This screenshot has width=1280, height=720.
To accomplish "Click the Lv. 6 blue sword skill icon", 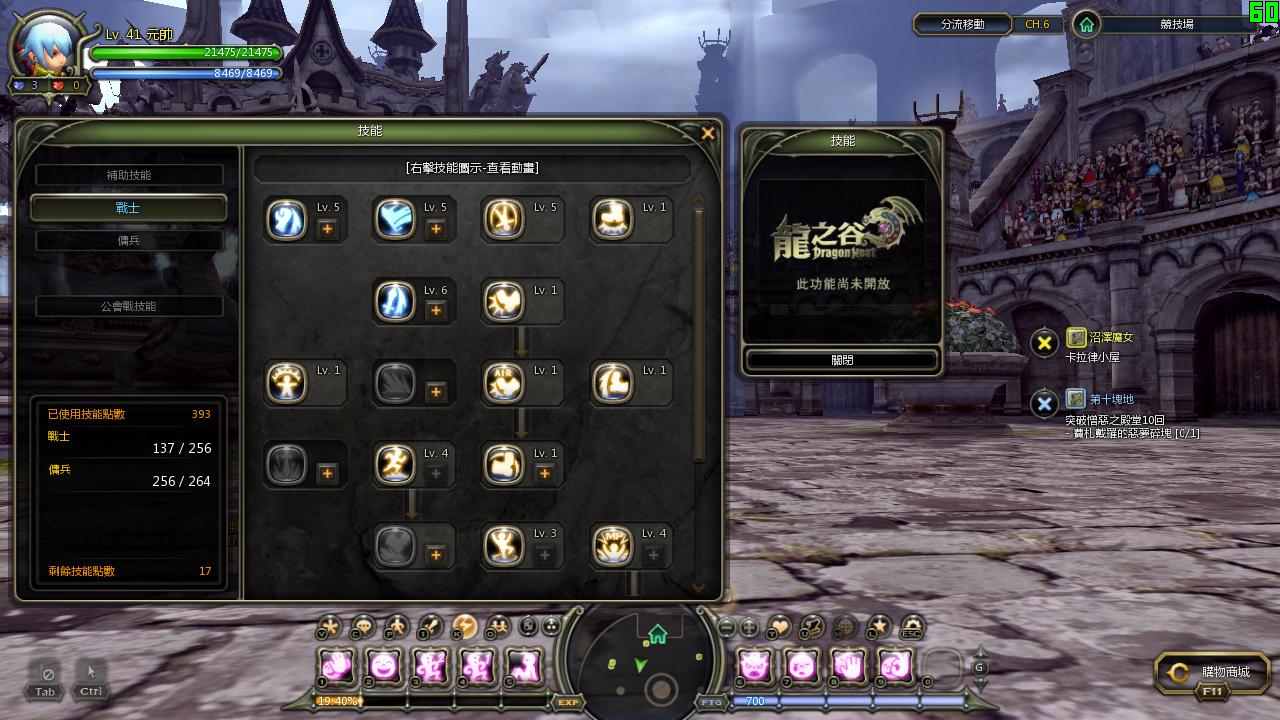I will pyautogui.click(x=395, y=301).
